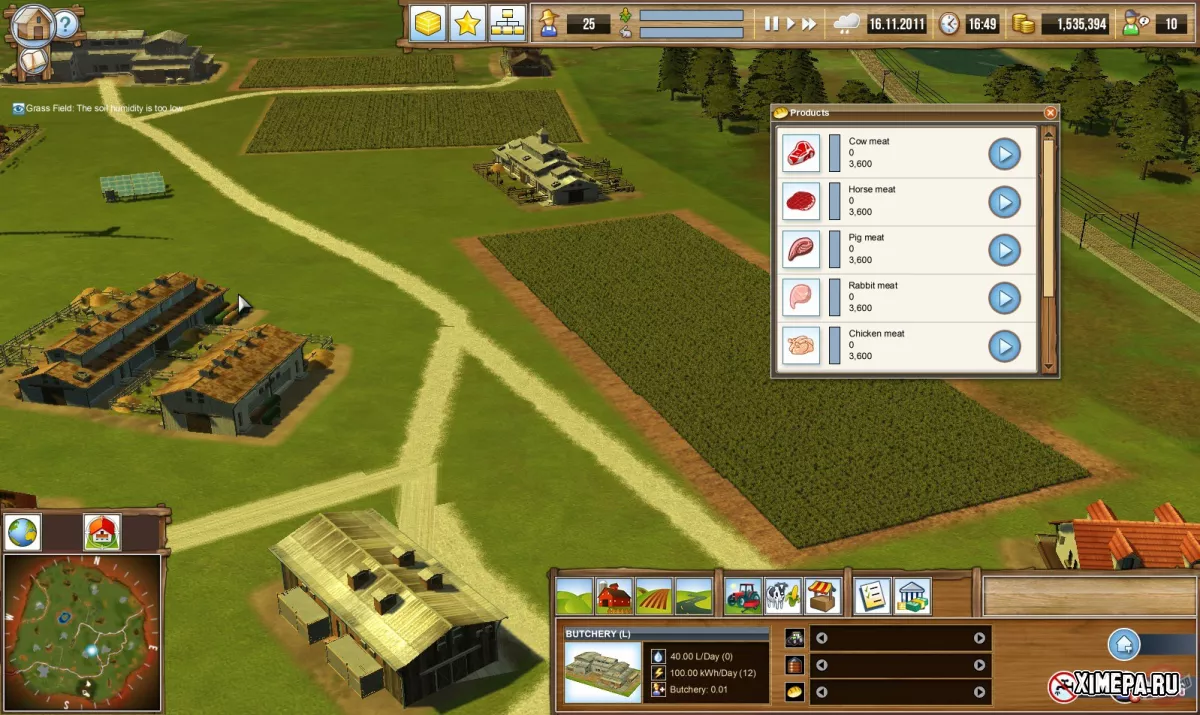Open the question mark help button

66,23
